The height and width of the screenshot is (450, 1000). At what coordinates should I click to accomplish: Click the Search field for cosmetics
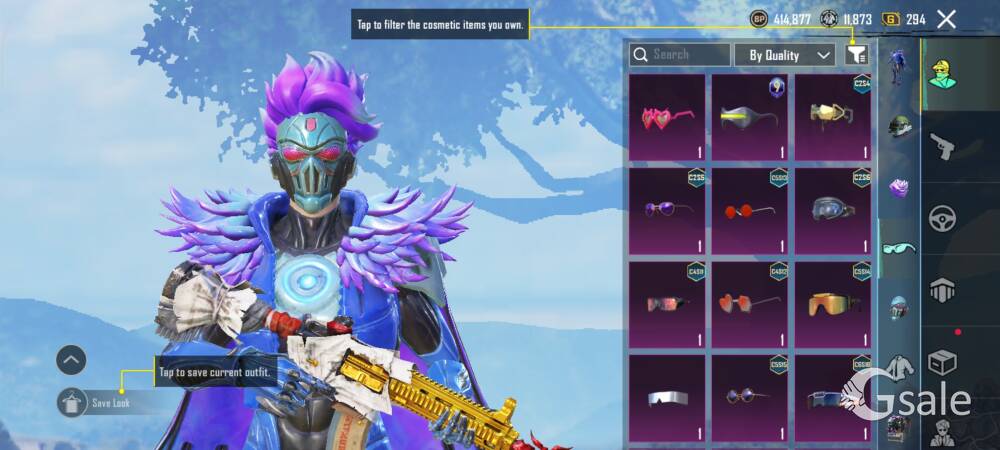tap(680, 55)
